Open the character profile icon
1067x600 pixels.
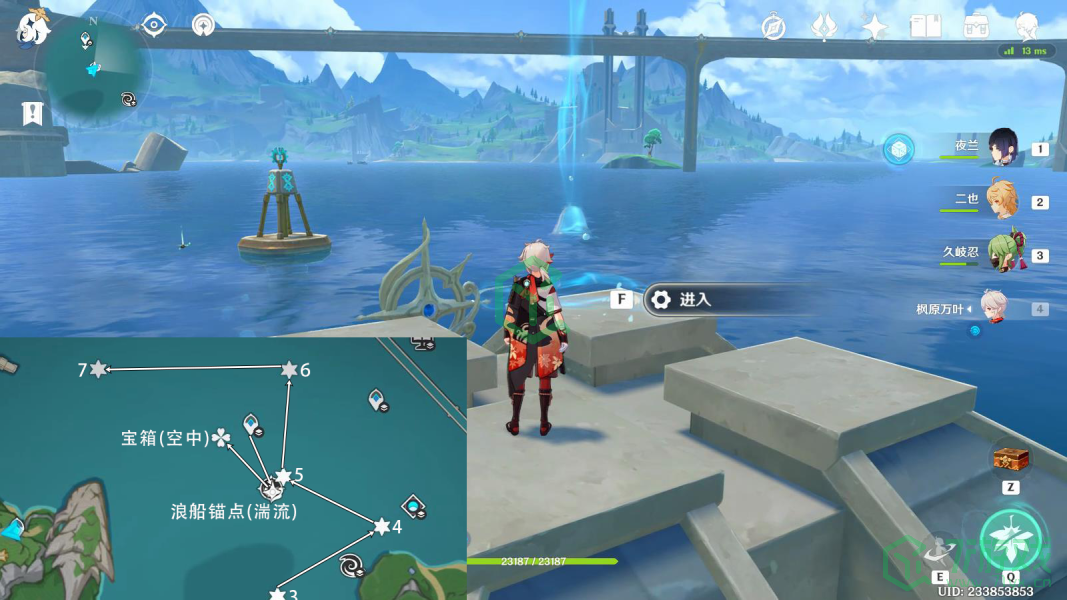coord(1026,26)
